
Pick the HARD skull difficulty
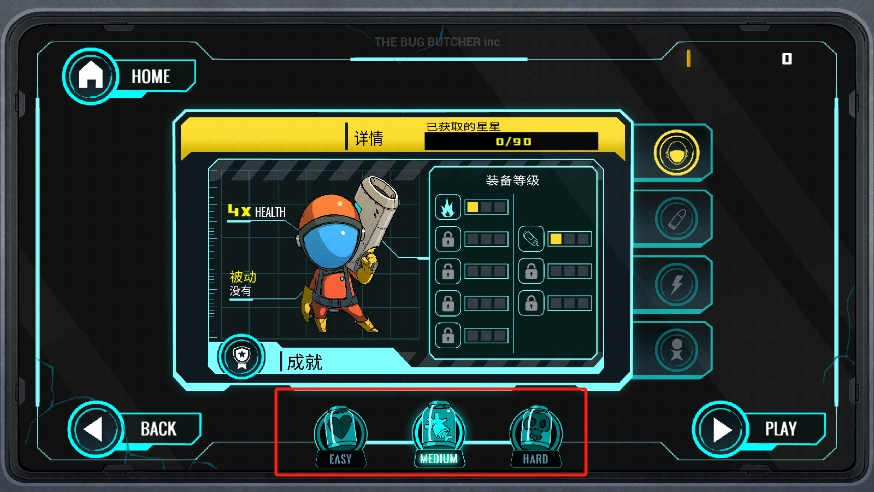coord(535,434)
